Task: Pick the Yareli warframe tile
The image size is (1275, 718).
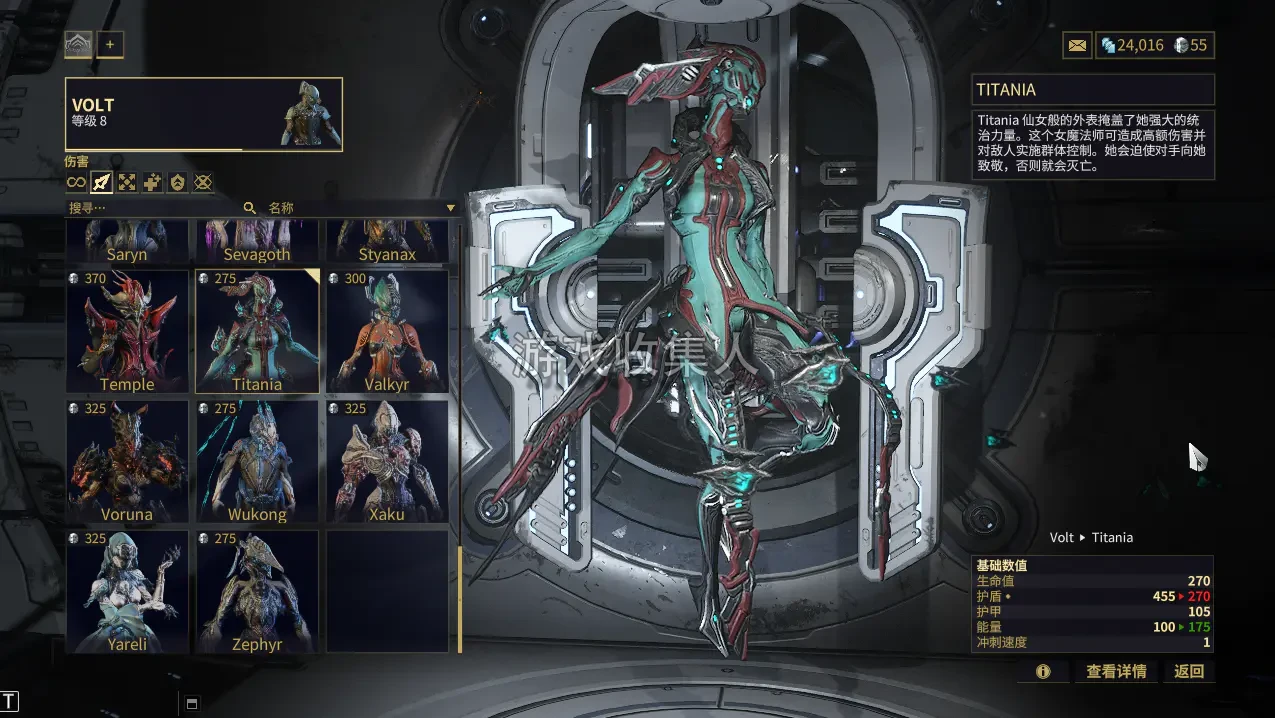Action: [127, 591]
